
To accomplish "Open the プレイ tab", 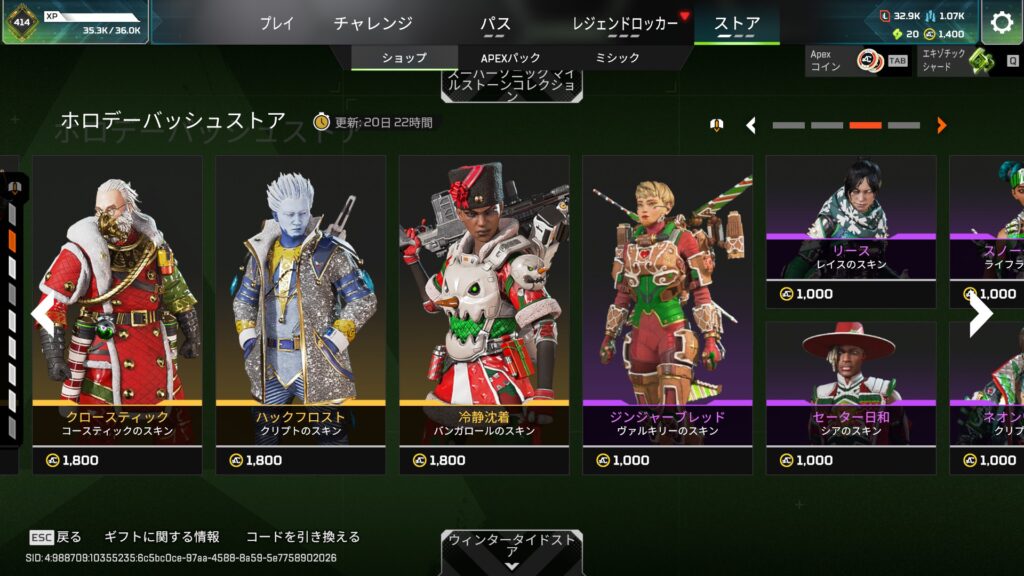I will tap(277, 23).
